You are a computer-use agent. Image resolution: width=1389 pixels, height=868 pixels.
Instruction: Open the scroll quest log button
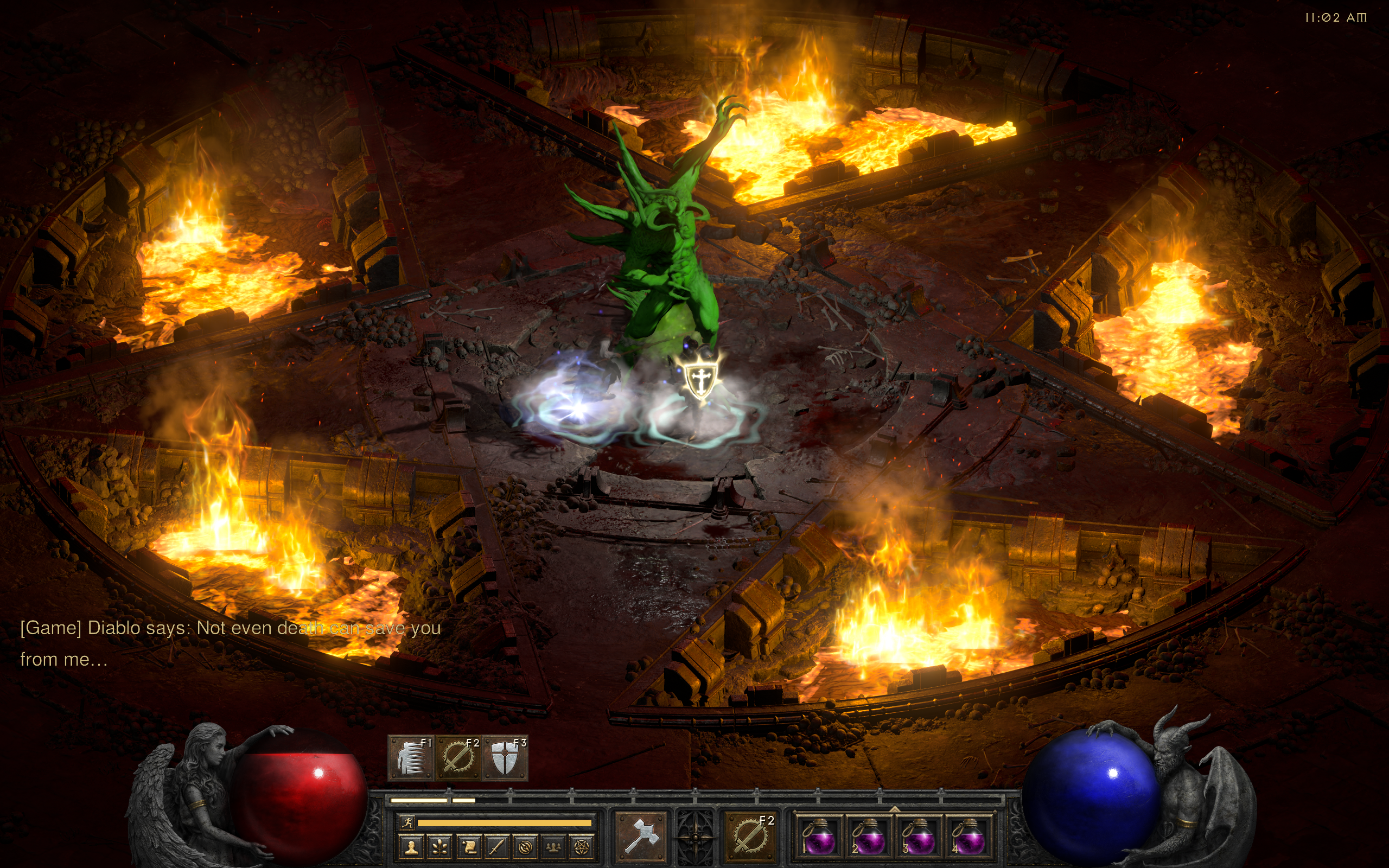click(x=468, y=847)
